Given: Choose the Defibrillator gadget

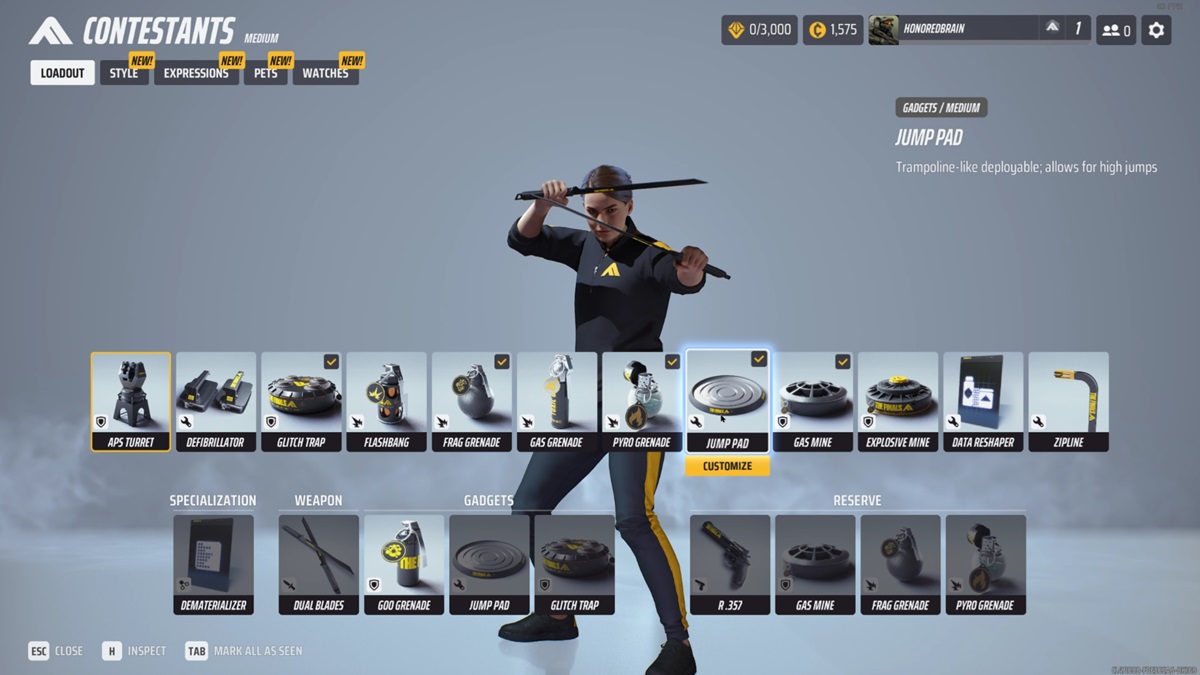Looking at the screenshot, I should click(216, 401).
